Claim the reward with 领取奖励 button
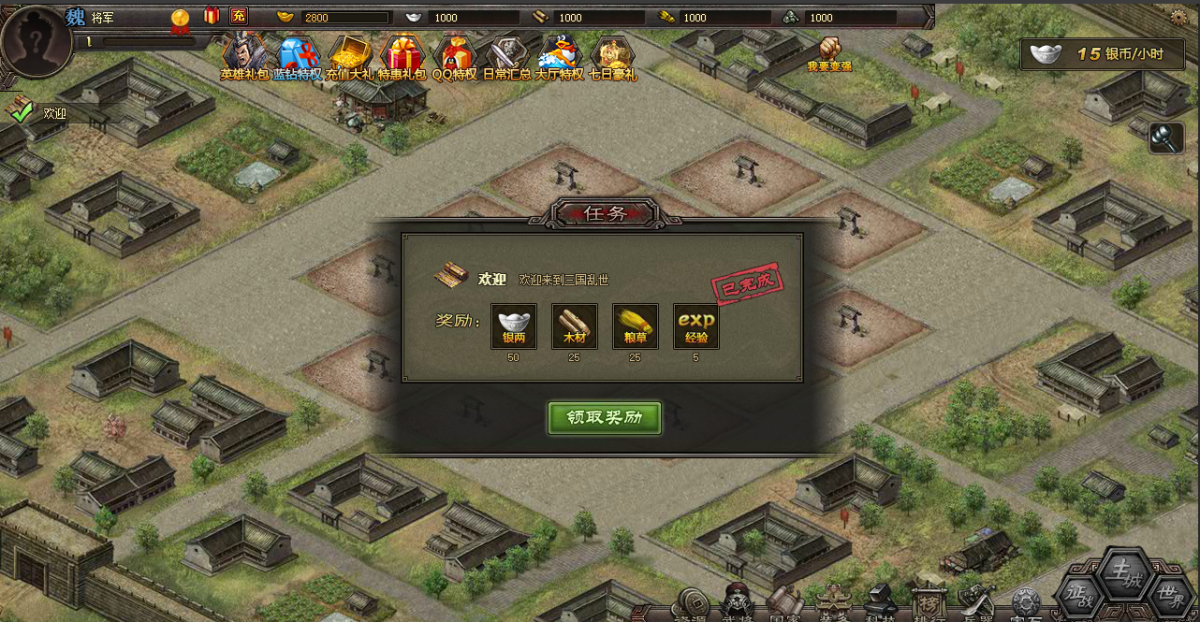 (x=604, y=418)
